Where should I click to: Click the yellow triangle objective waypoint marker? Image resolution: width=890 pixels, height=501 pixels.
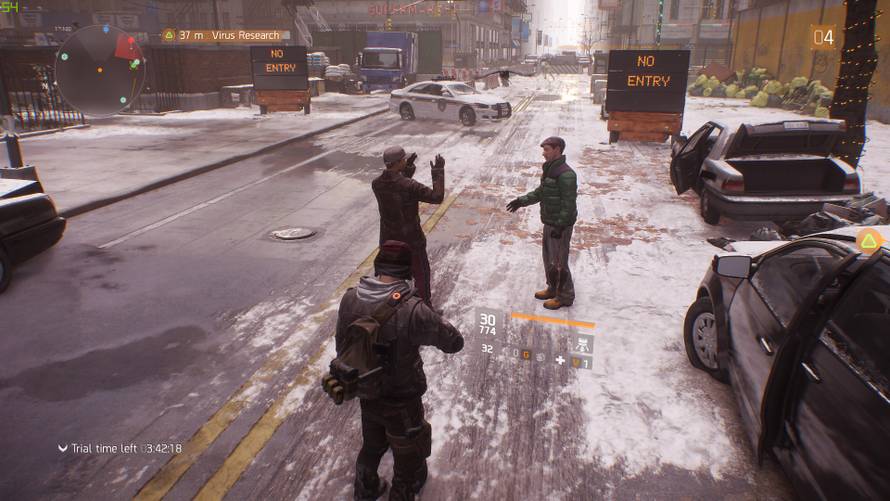869,240
